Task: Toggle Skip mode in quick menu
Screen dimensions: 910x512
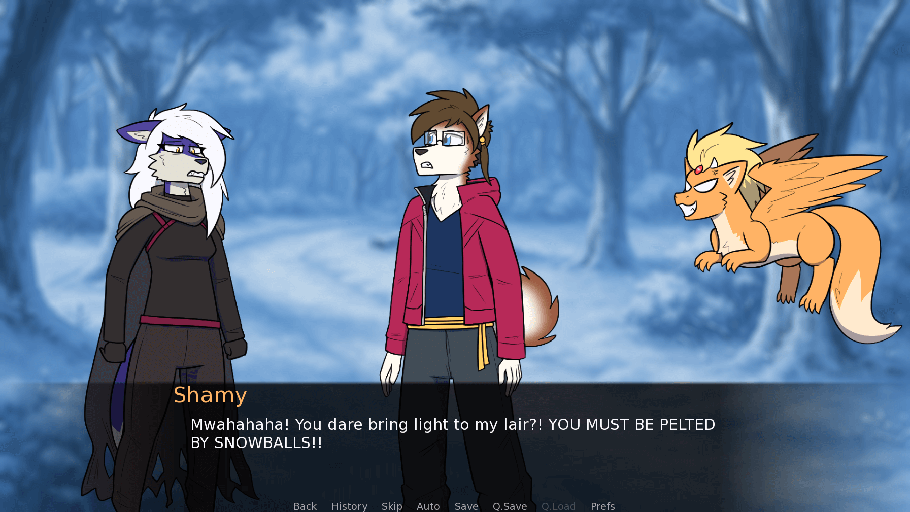Action: (392, 506)
